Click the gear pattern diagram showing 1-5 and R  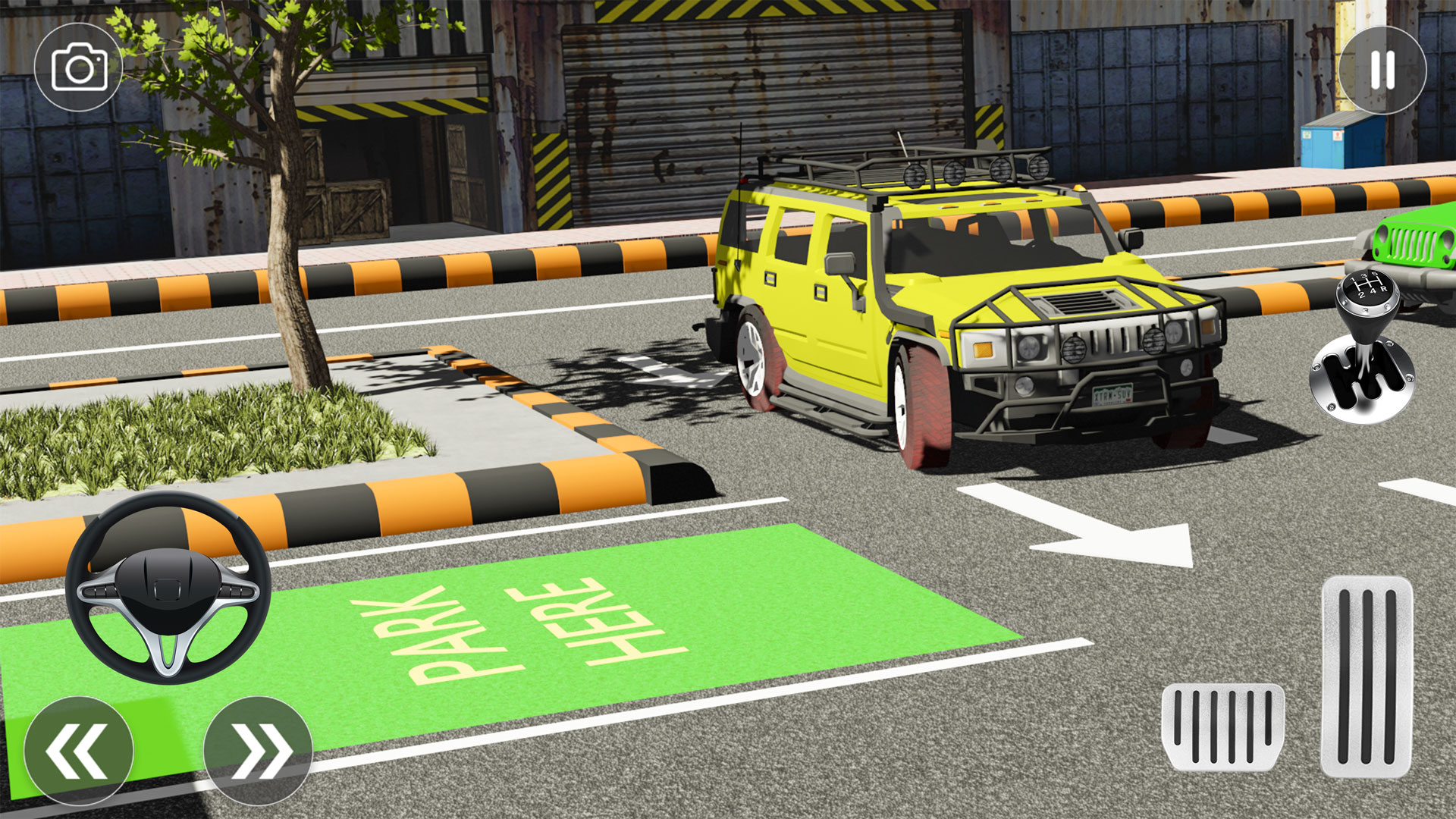coord(1371,284)
